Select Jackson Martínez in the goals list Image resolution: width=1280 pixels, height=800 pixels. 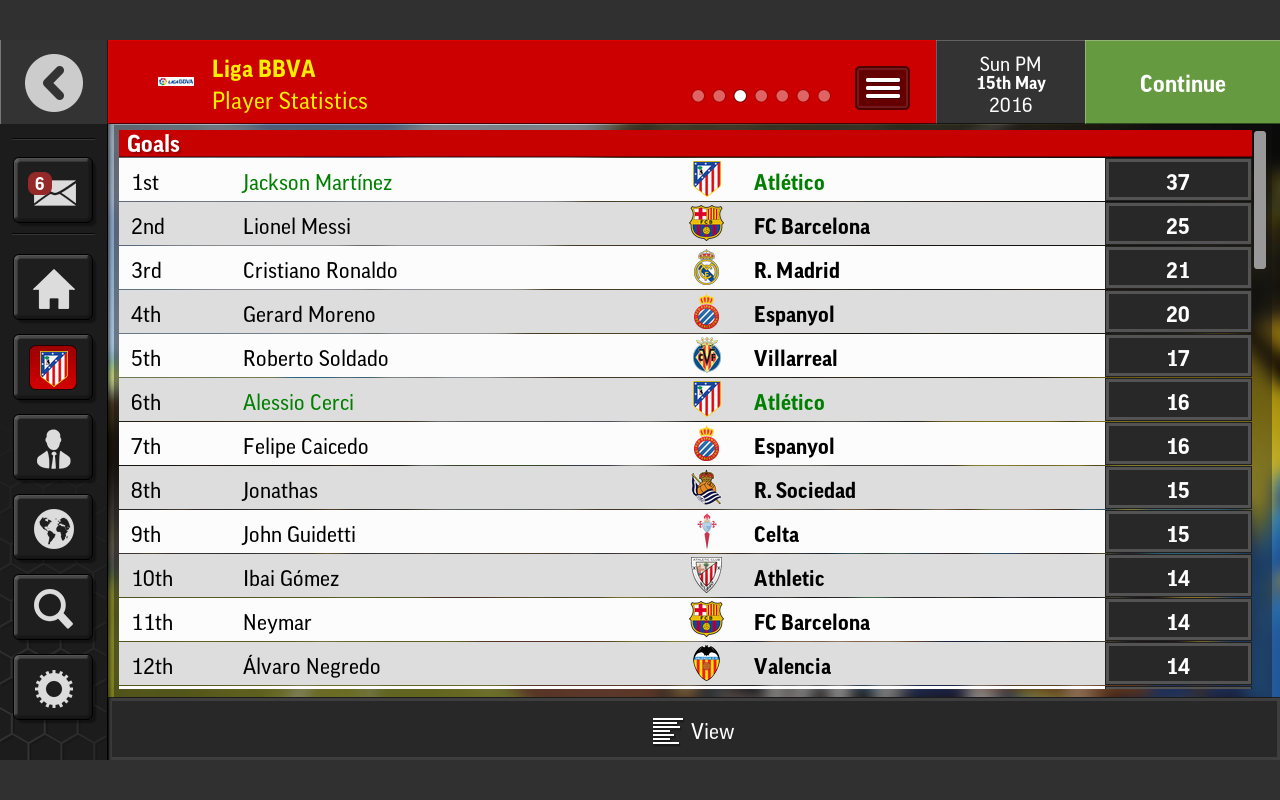point(317,182)
